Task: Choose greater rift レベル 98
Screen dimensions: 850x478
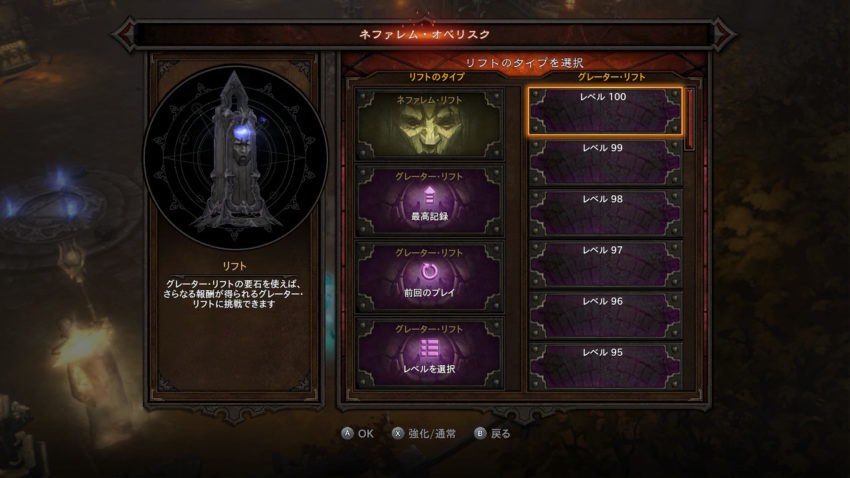Action: click(x=605, y=213)
